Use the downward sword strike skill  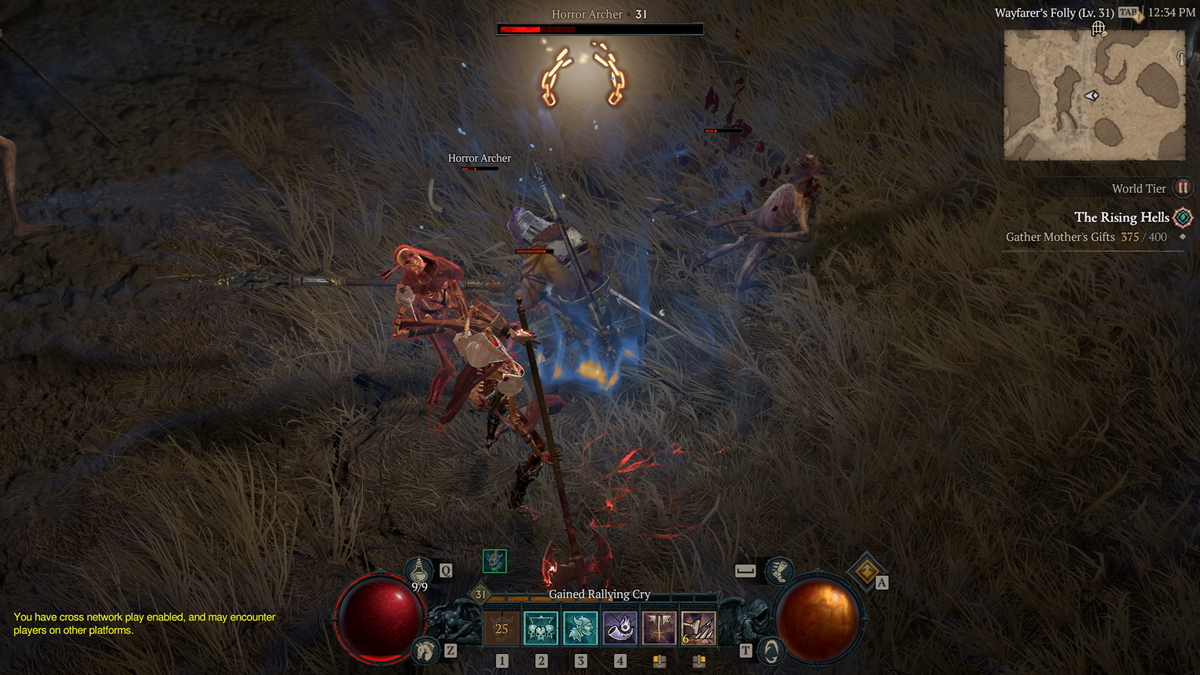(x=659, y=629)
